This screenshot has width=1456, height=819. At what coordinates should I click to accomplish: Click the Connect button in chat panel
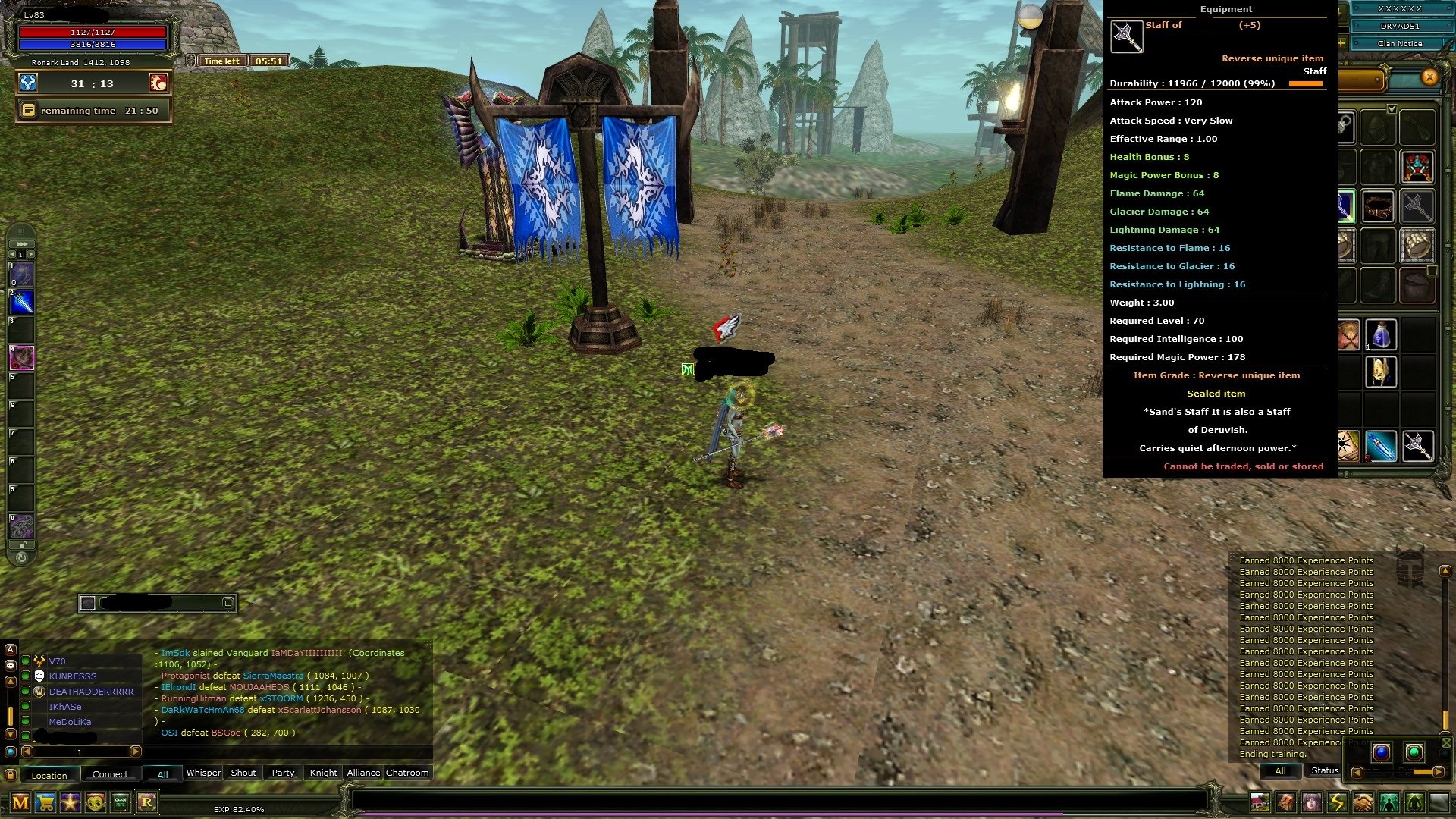(x=110, y=773)
